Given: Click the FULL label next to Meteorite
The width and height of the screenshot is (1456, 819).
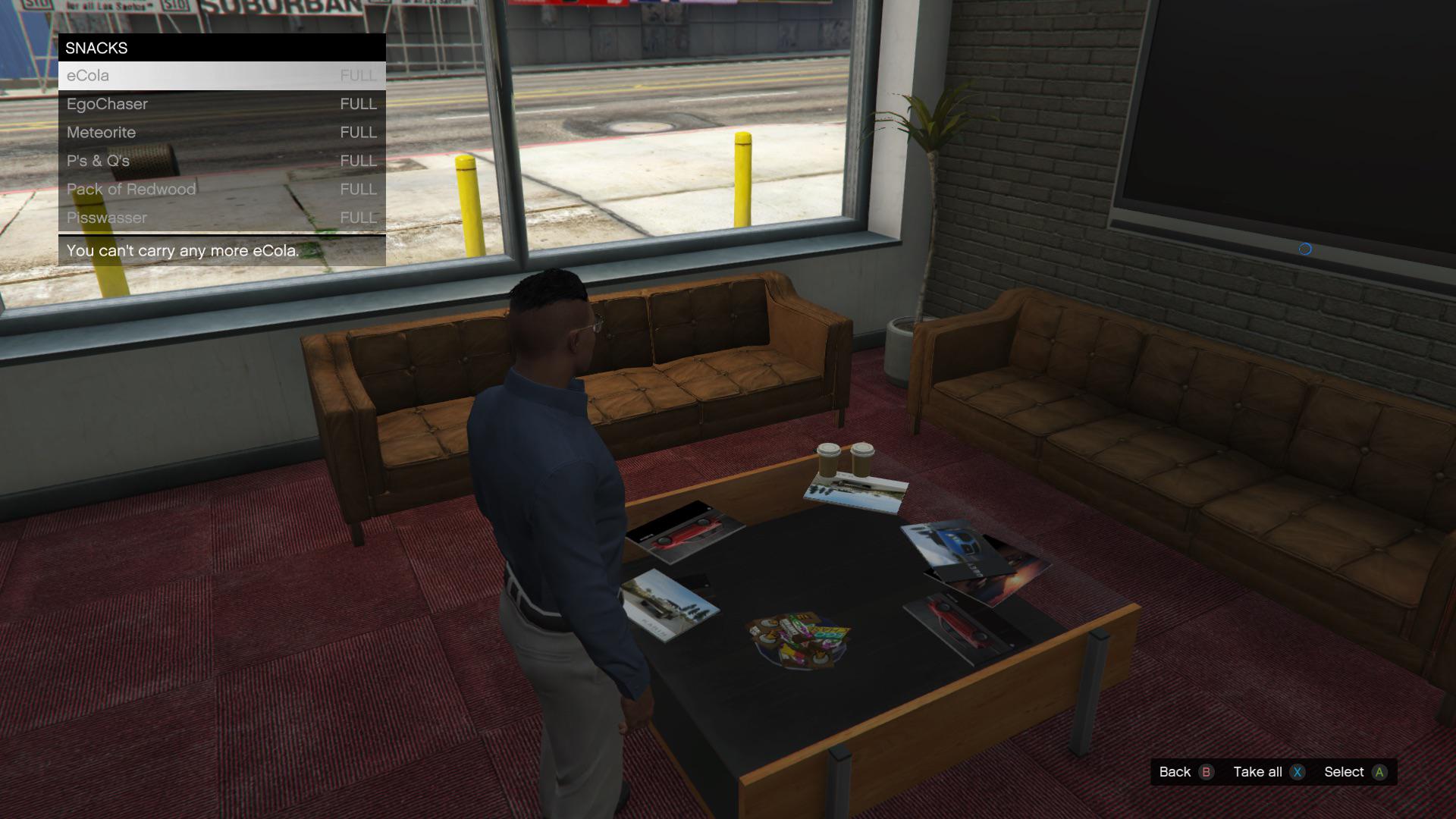Looking at the screenshot, I should (357, 132).
